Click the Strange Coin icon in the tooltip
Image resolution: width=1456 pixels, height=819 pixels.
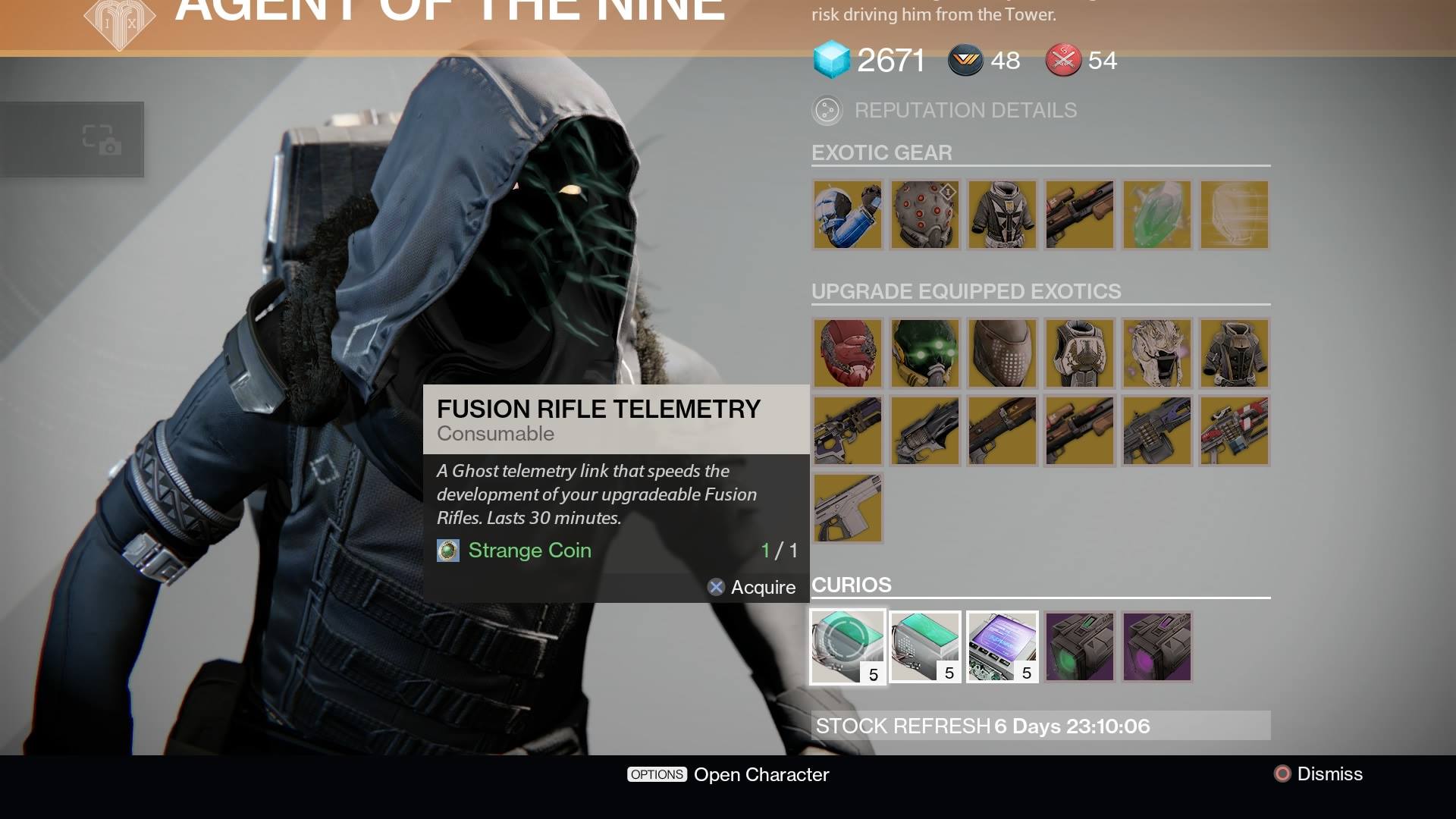pyautogui.click(x=448, y=551)
